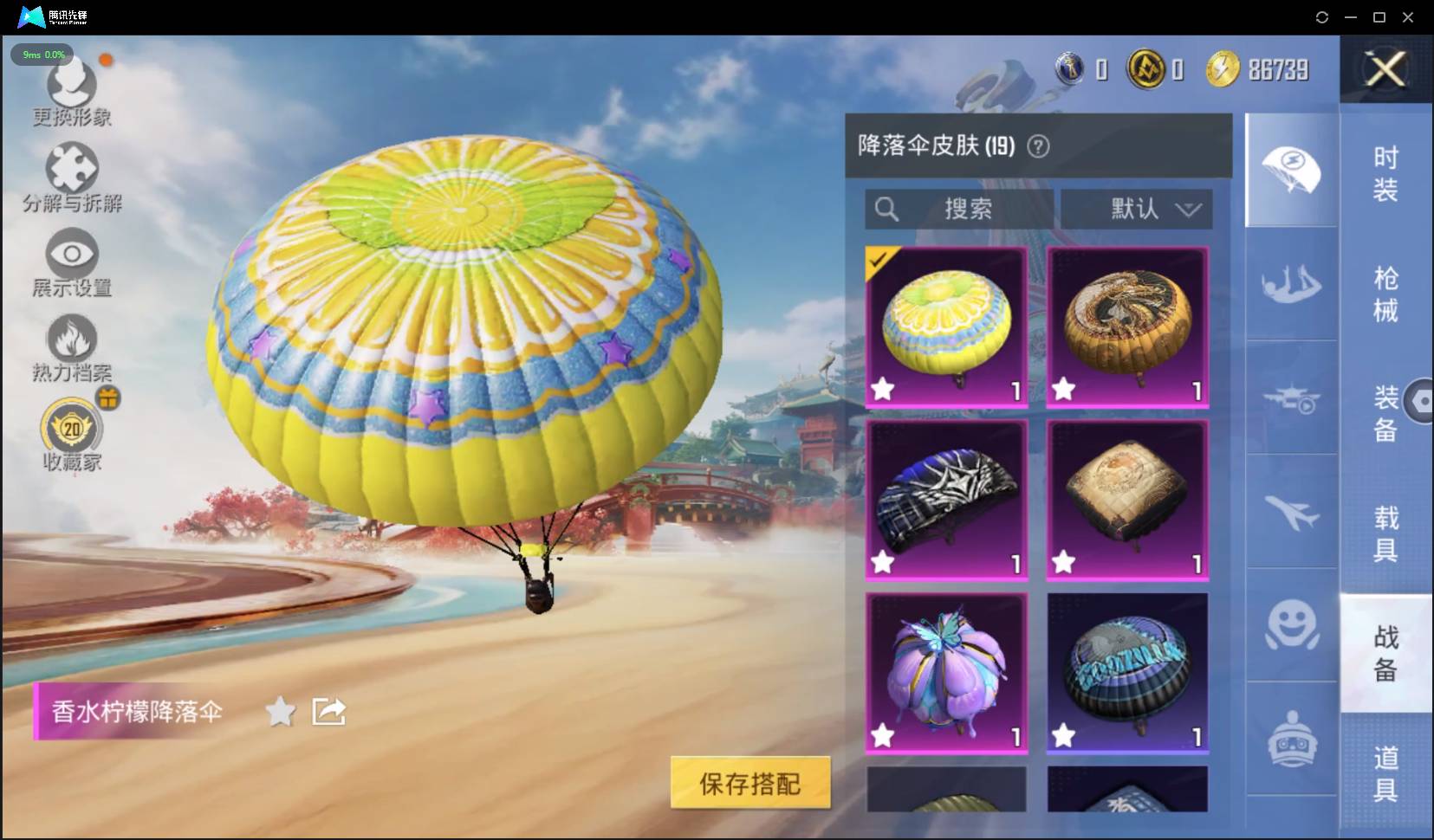Open the 降落伞皮肤 help question mark
The height and width of the screenshot is (840, 1434).
click(1039, 146)
